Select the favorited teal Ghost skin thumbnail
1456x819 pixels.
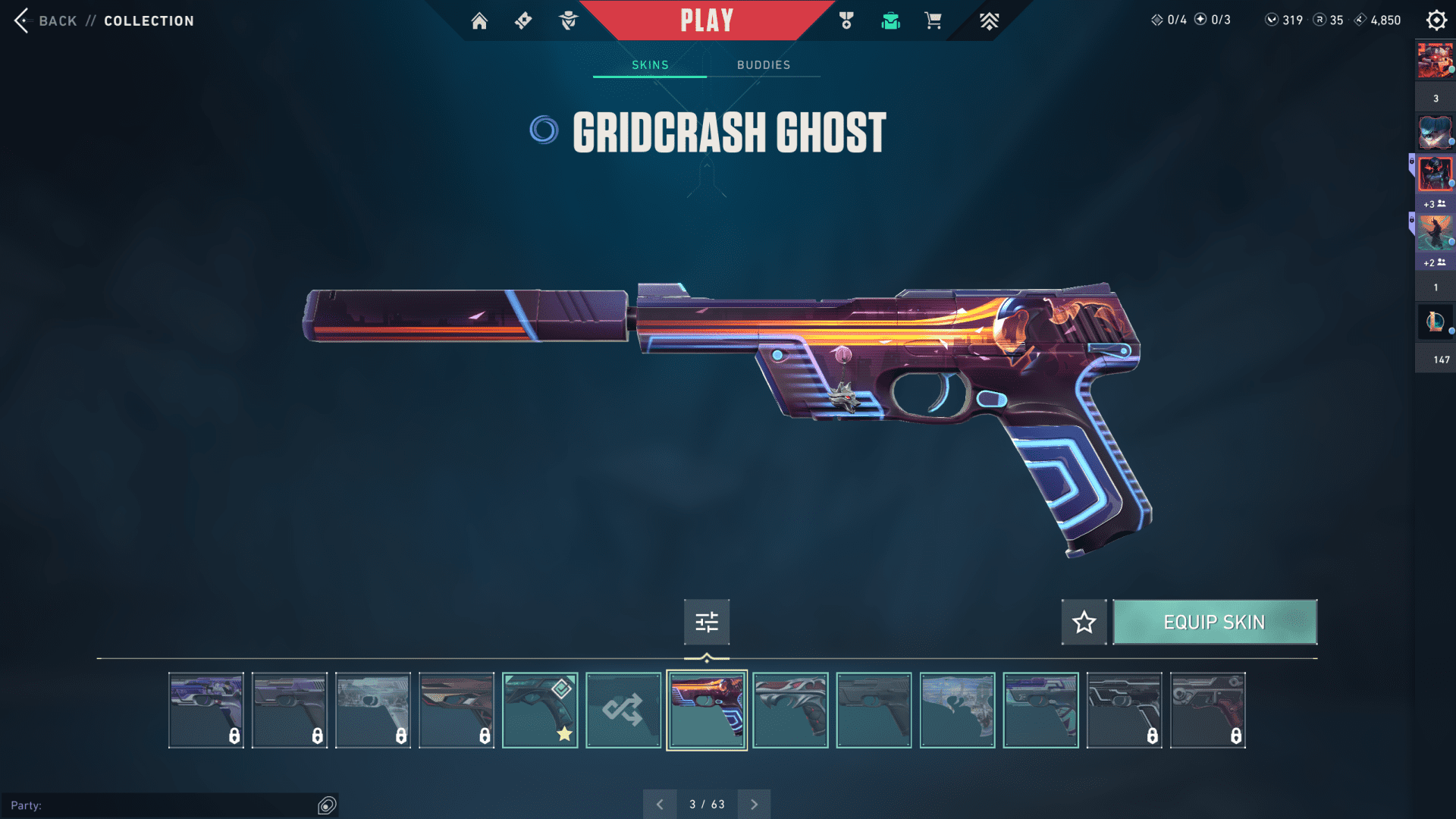coord(540,711)
